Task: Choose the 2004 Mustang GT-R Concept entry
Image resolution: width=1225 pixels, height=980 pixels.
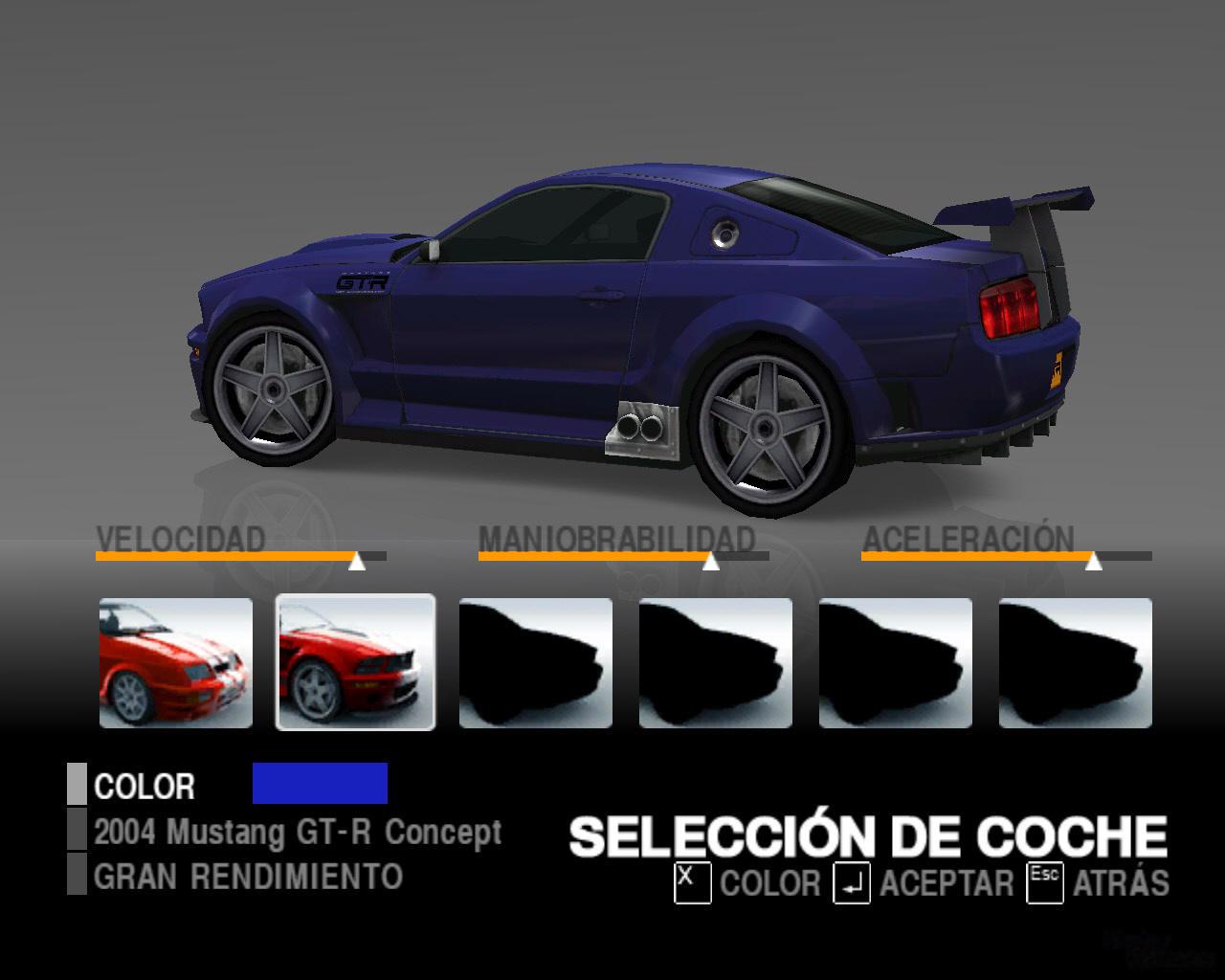Action: click(297, 832)
